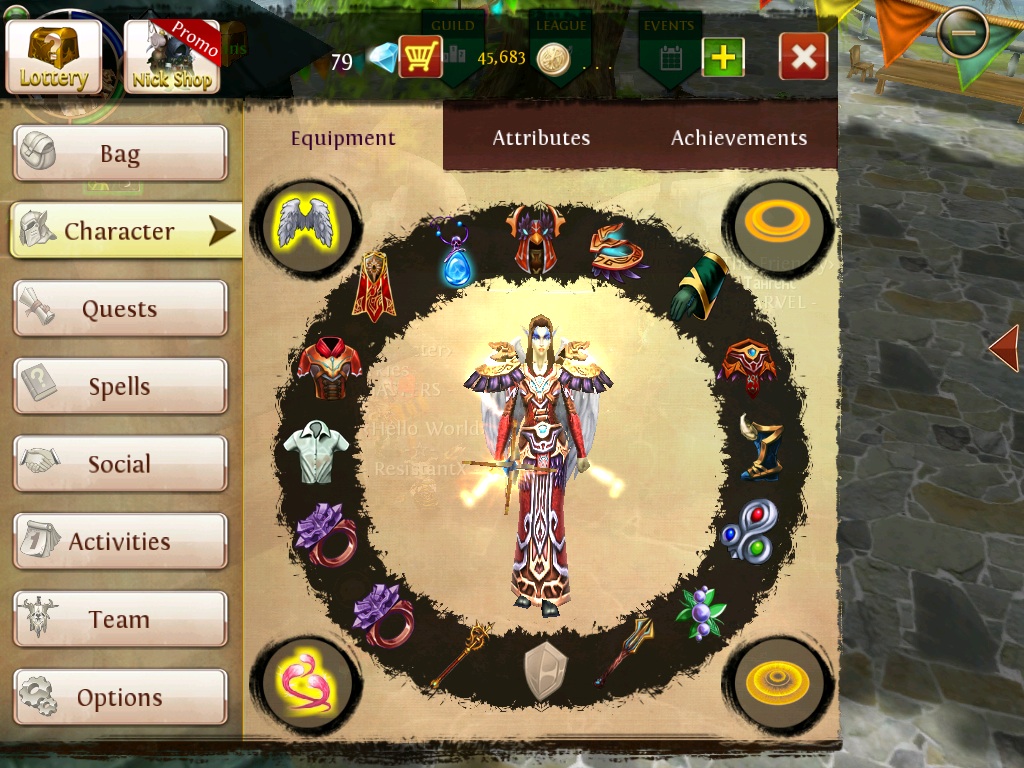Select the angel wings equipment slot
The height and width of the screenshot is (768, 1024).
pyautogui.click(x=306, y=220)
